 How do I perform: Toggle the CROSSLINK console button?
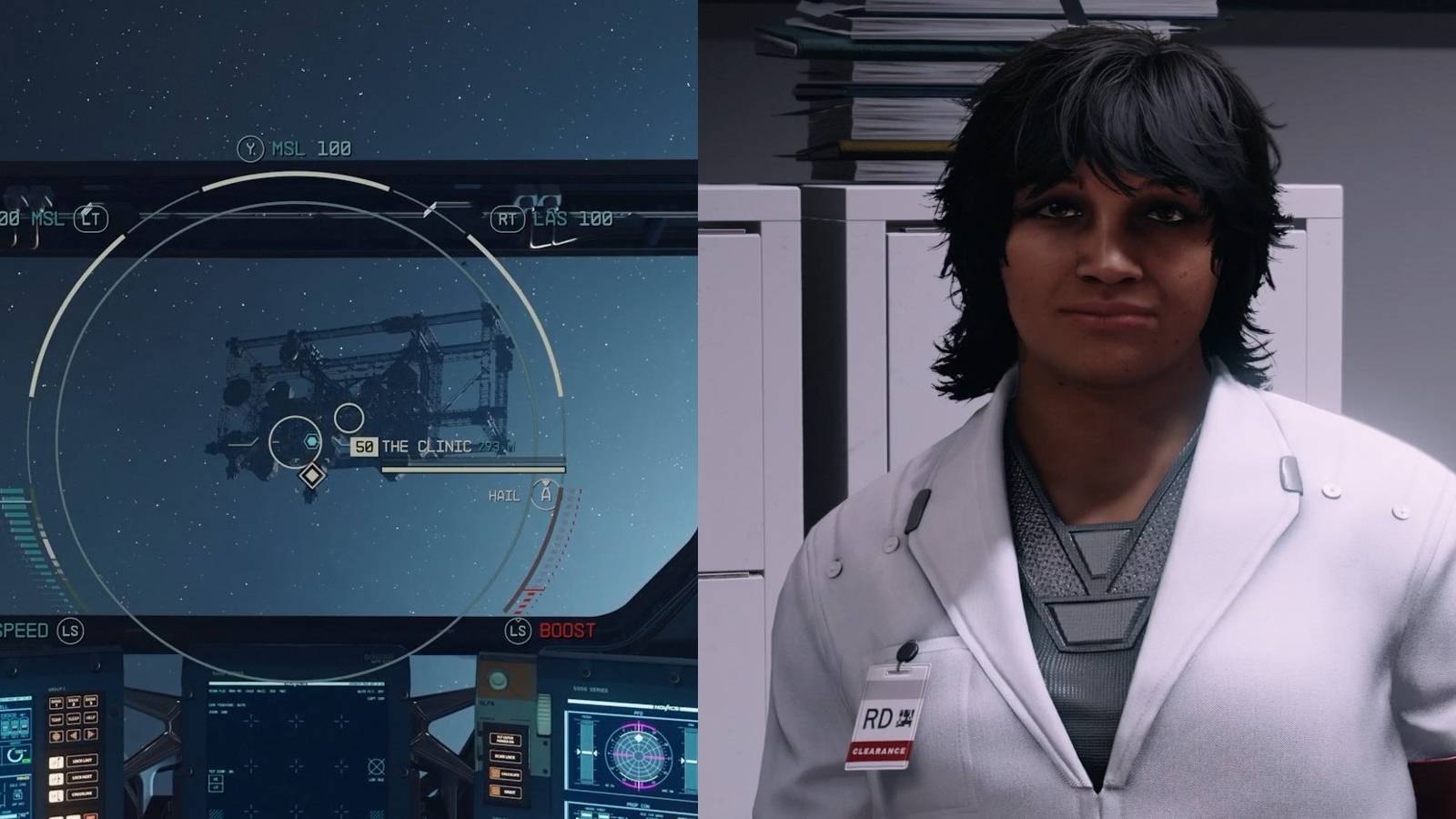coord(81,794)
